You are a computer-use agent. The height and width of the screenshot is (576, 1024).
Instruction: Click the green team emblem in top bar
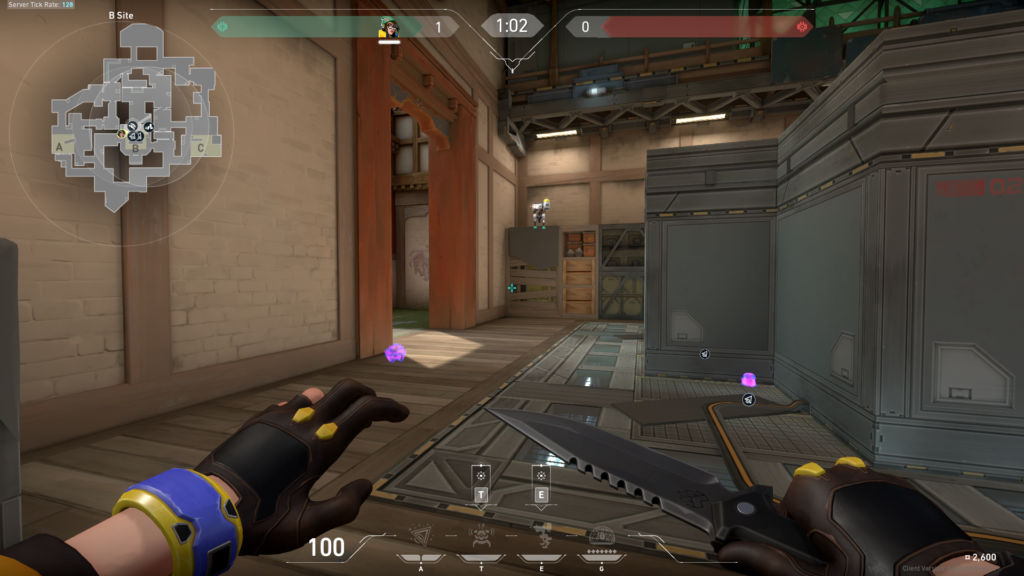222,27
